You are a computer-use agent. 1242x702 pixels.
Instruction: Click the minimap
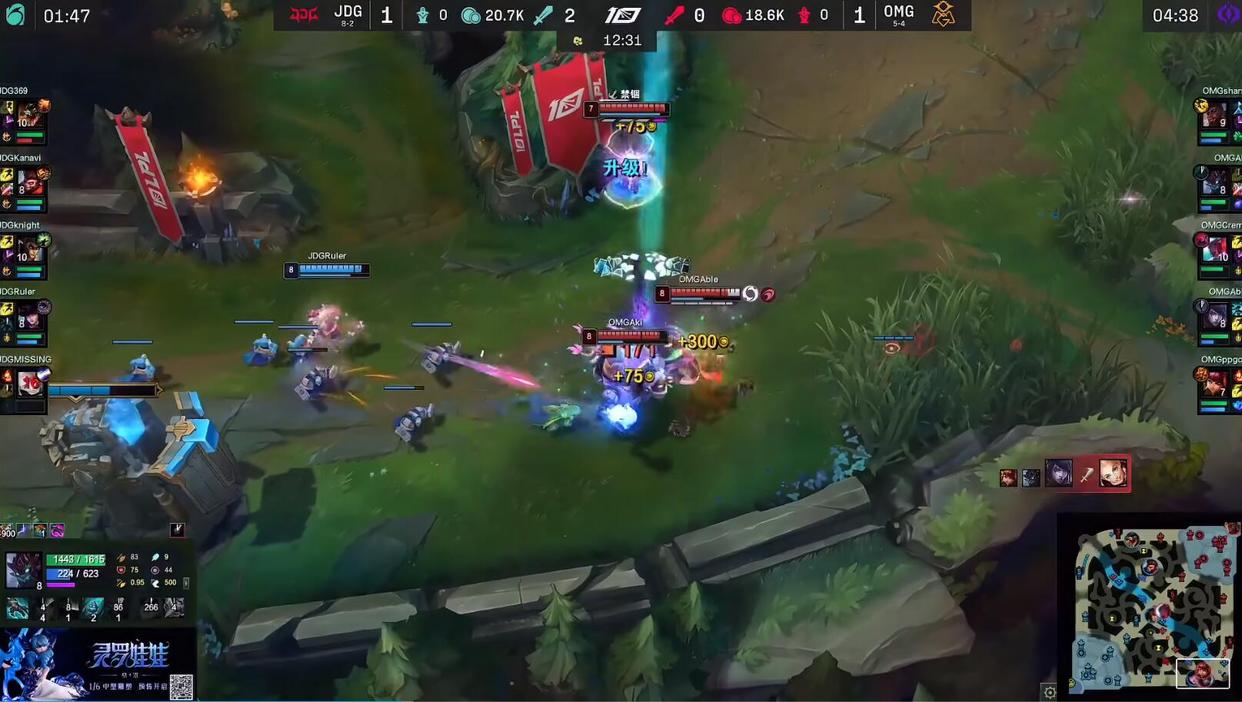tap(1149, 605)
